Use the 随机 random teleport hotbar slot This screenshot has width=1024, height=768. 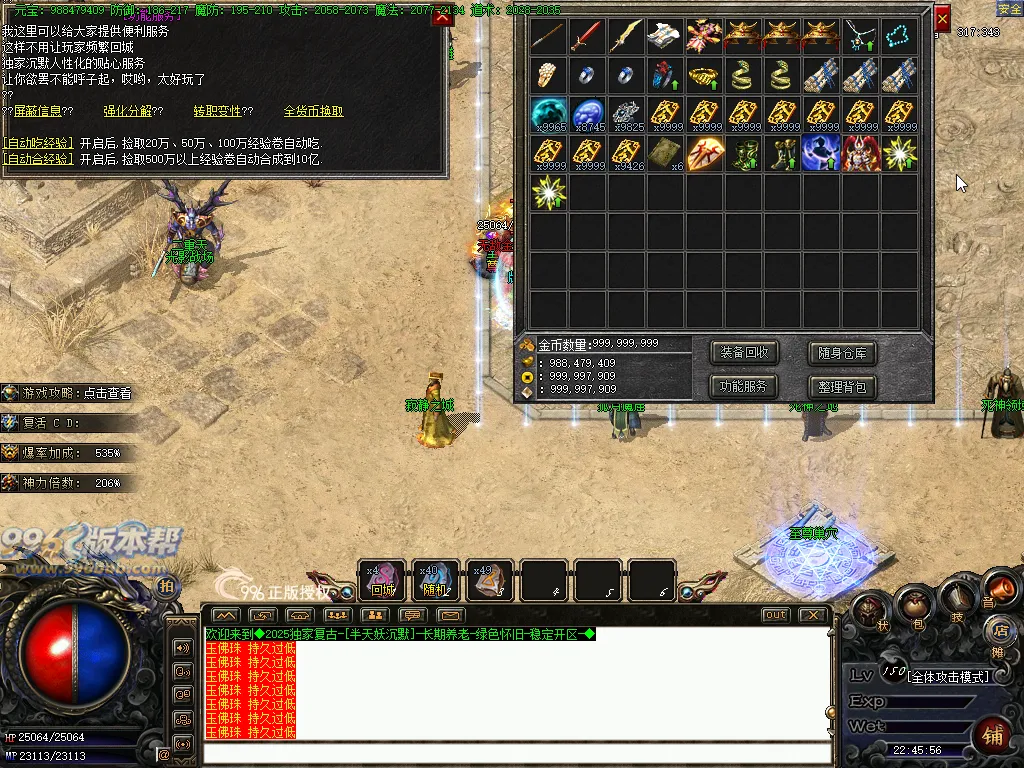coord(435,580)
